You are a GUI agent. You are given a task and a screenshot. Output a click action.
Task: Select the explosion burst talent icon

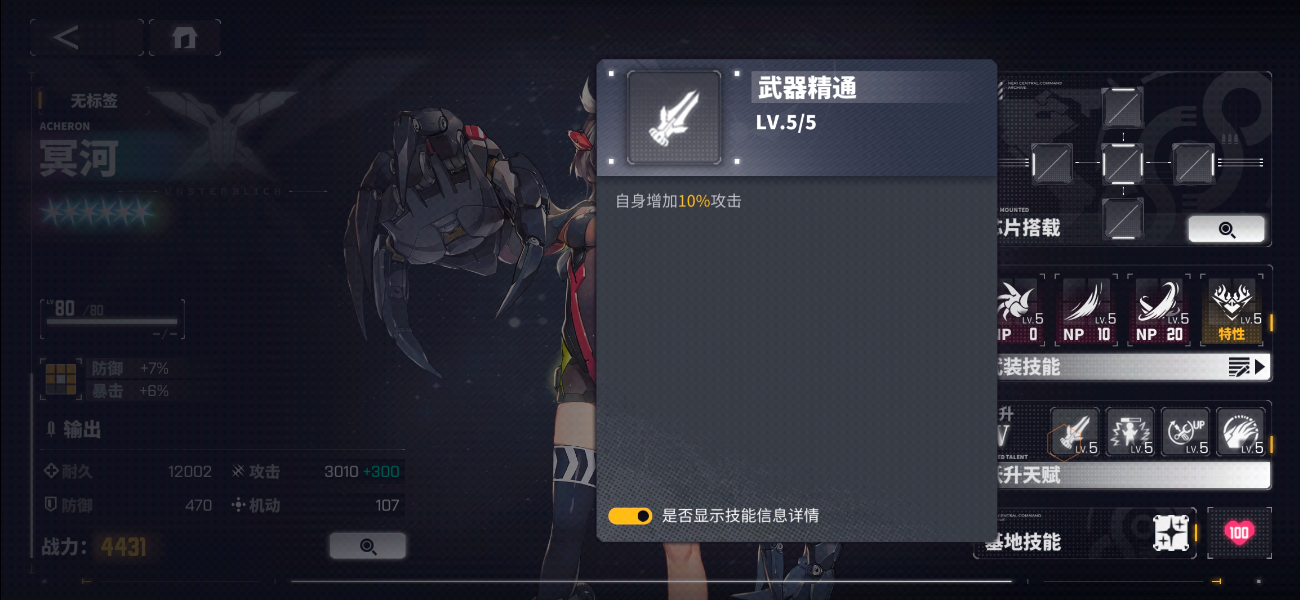[x=1130, y=432]
